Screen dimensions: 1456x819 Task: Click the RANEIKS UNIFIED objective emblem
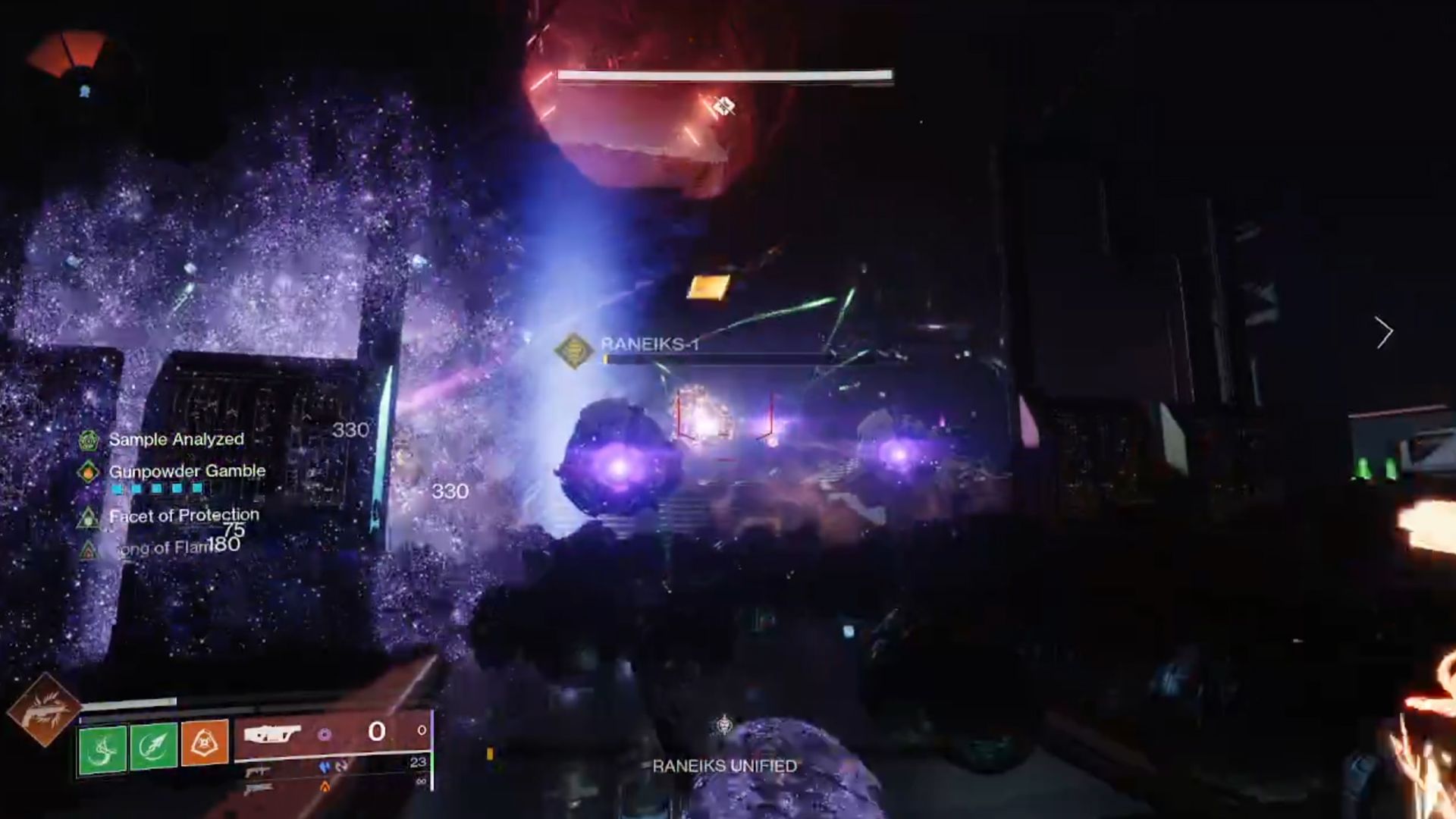click(x=722, y=725)
